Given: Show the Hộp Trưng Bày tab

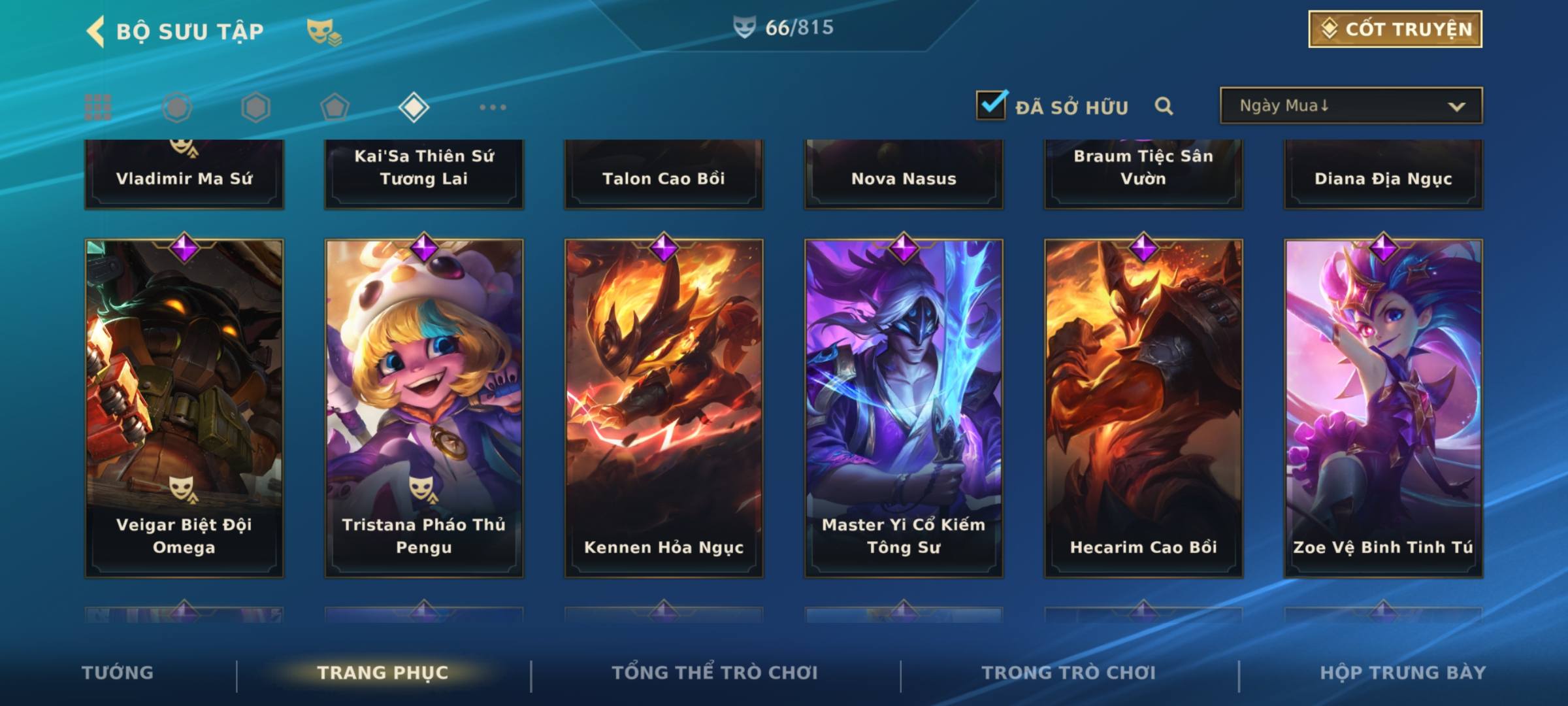Looking at the screenshot, I should [1403, 673].
